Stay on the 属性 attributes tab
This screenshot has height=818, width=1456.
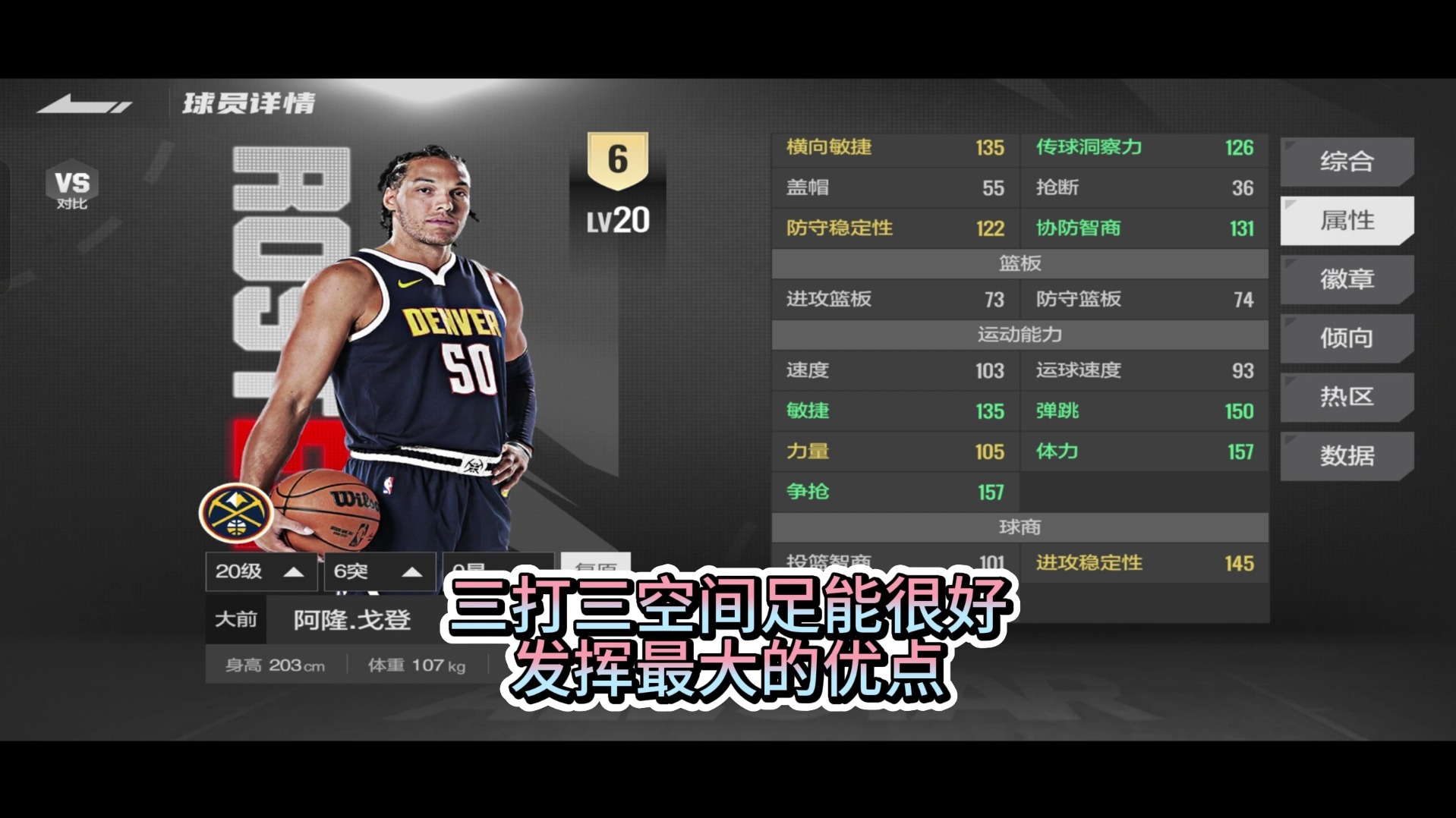[x=1347, y=220]
